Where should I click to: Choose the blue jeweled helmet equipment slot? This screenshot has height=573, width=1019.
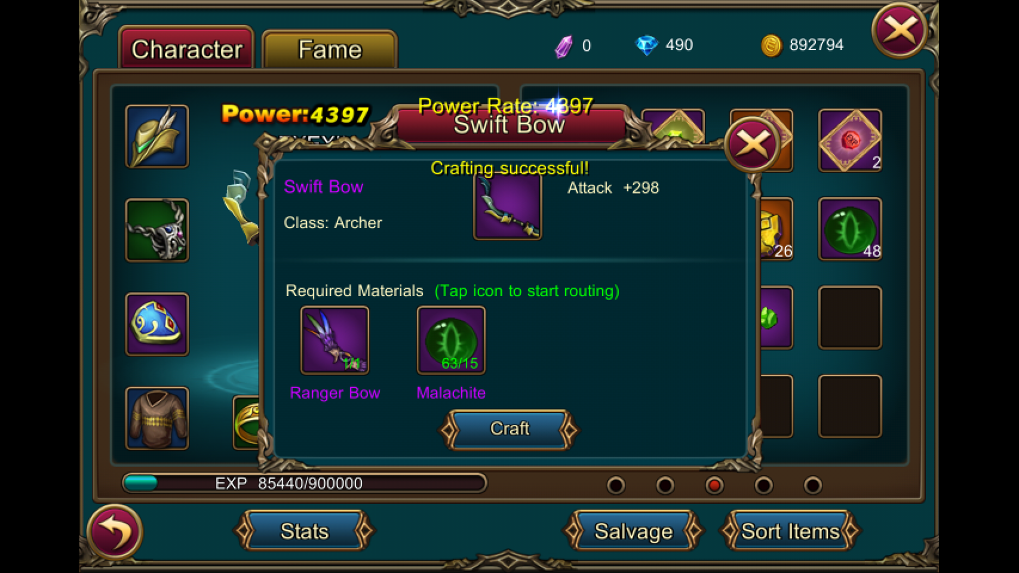tap(157, 324)
